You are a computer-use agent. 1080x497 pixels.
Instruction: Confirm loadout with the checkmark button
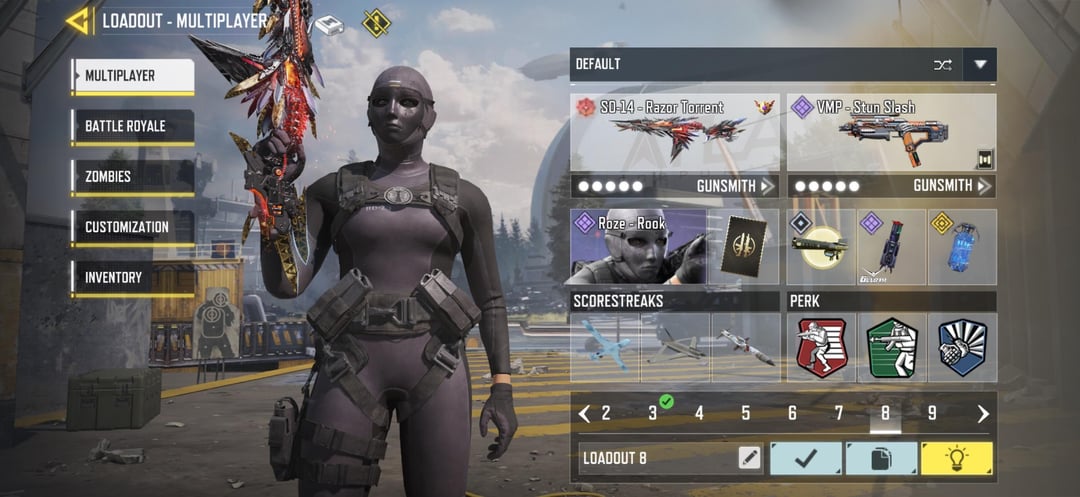[805, 459]
